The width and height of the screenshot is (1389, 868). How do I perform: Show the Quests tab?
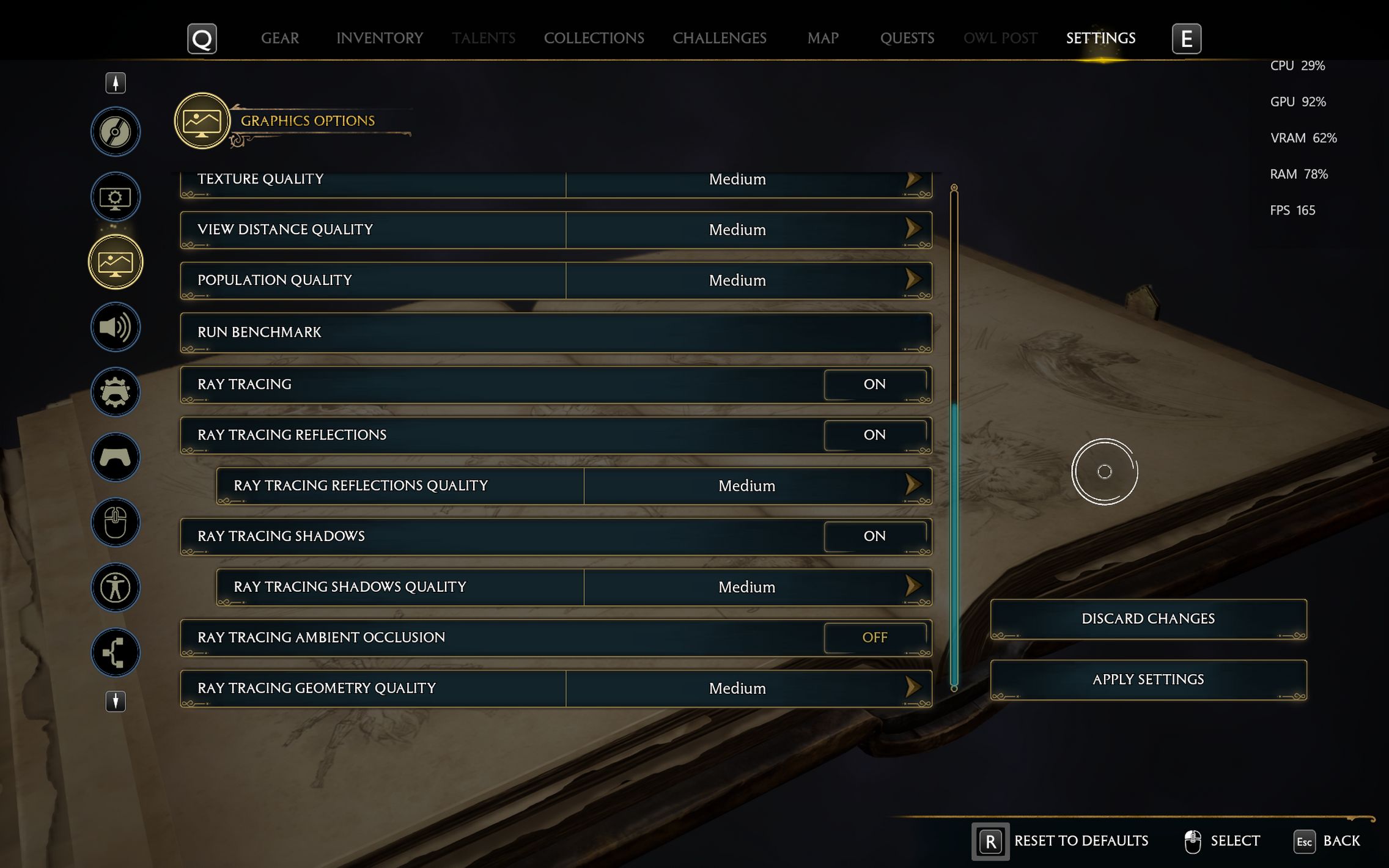click(x=907, y=38)
